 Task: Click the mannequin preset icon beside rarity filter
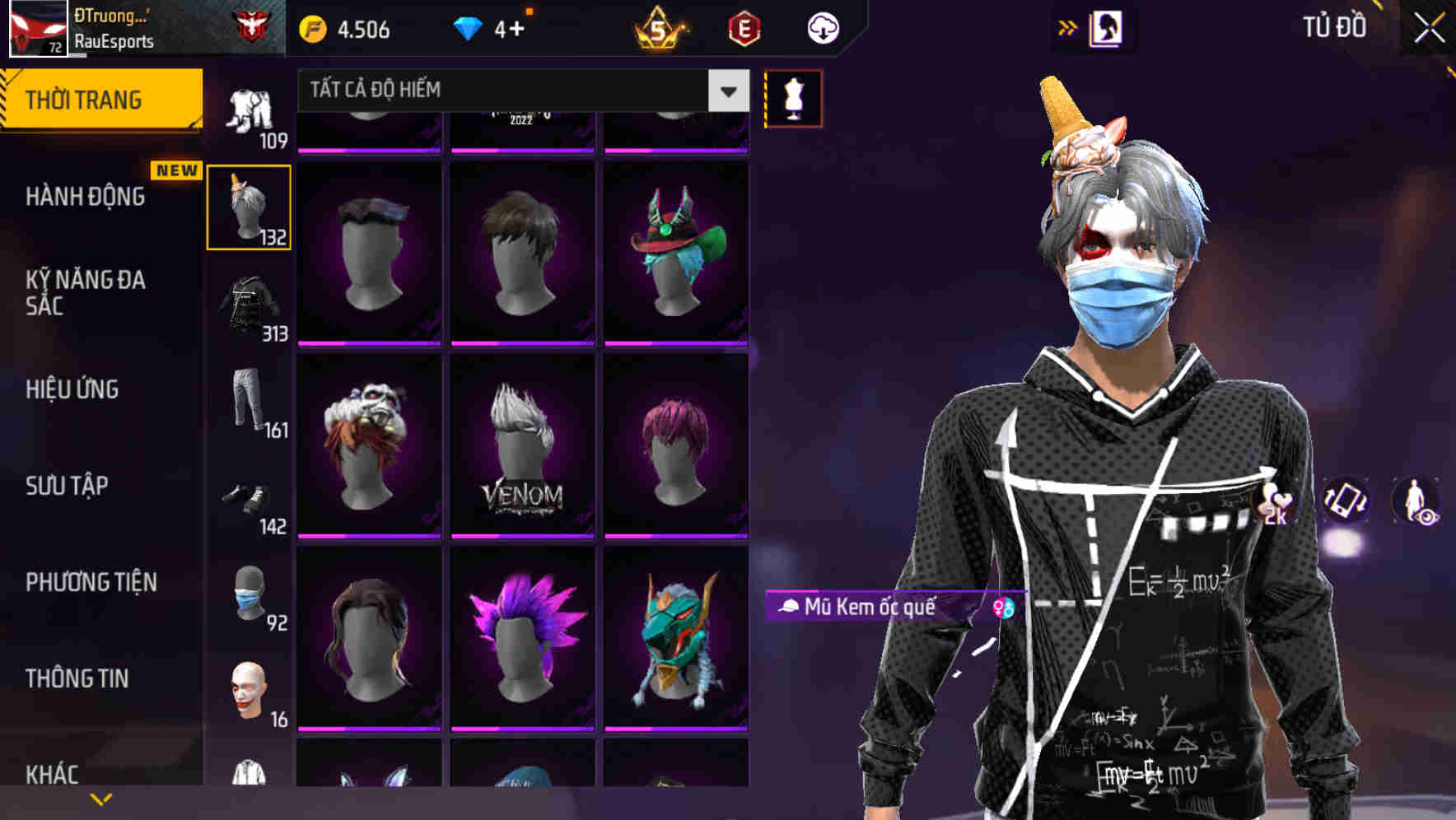[793, 98]
